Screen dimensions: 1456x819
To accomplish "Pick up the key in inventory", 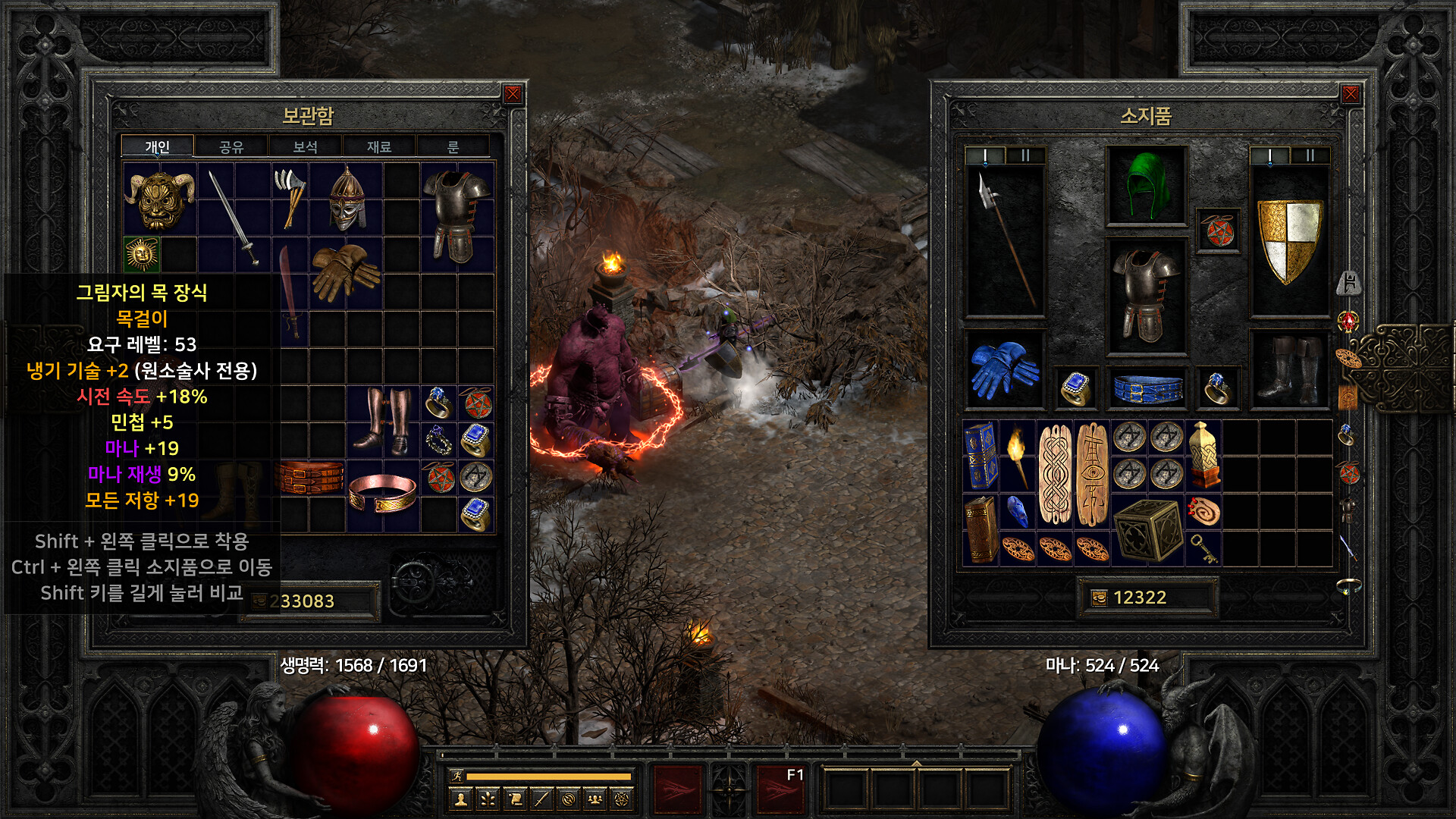I will 1203,548.
